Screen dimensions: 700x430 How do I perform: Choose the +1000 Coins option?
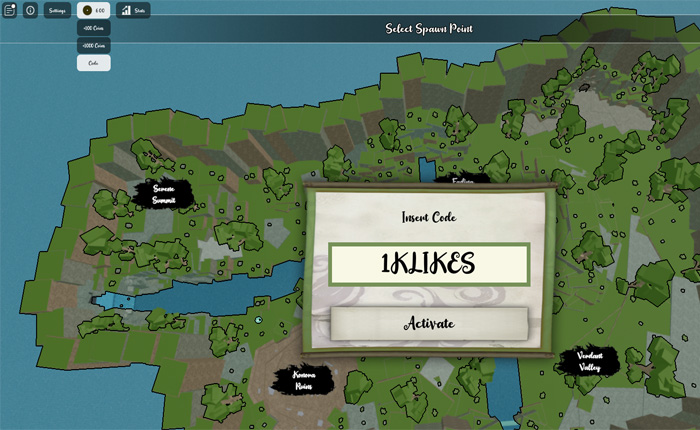94,45
